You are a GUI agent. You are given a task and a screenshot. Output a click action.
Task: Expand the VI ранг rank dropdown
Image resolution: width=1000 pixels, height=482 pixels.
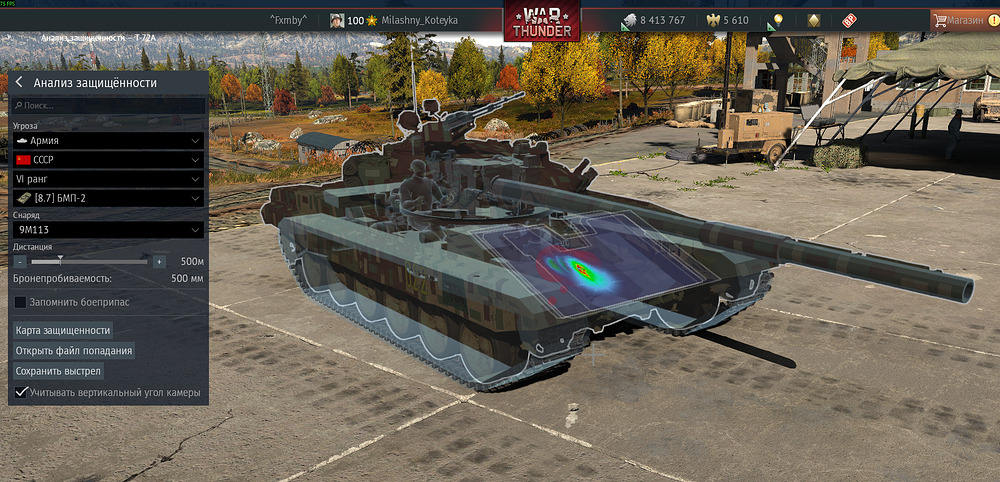pos(108,179)
